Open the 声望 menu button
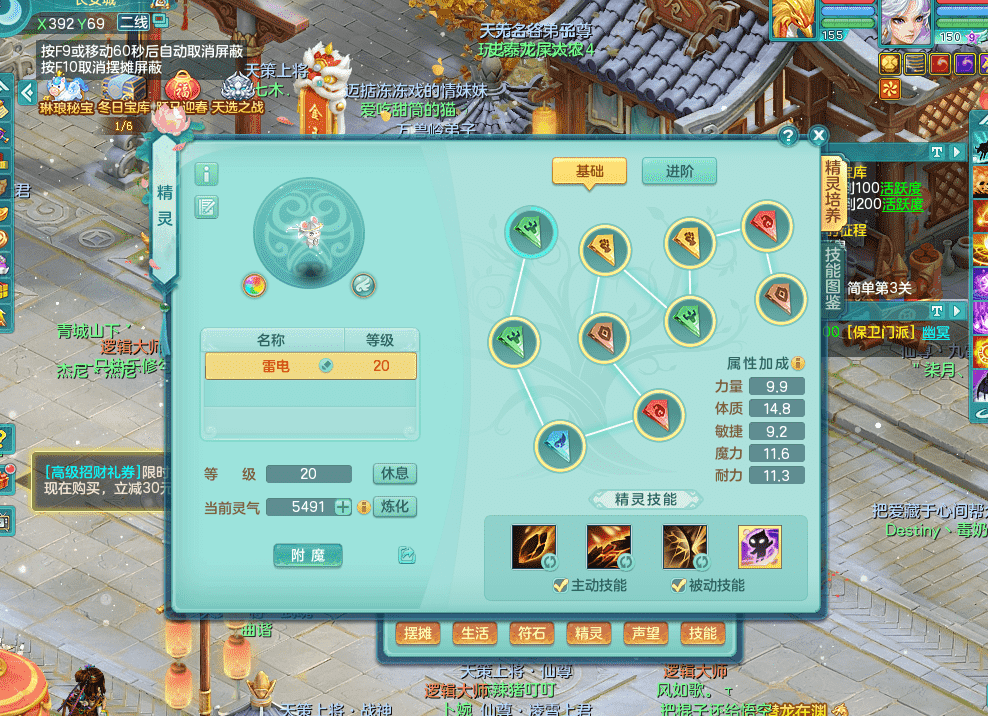Screen dimensions: 988x716 pyautogui.click(x=645, y=633)
